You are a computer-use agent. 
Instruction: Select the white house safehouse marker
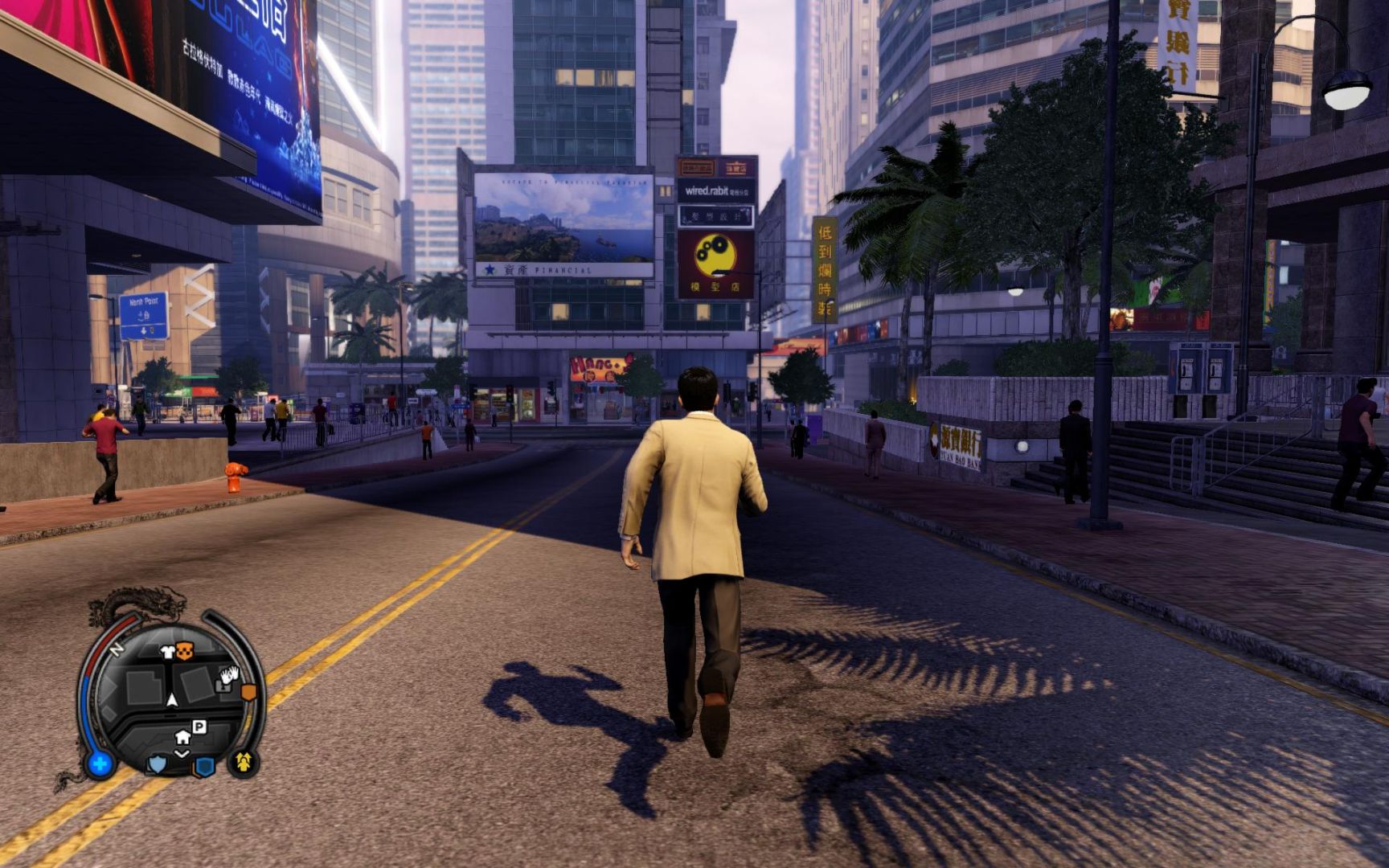[x=182, y=736]
